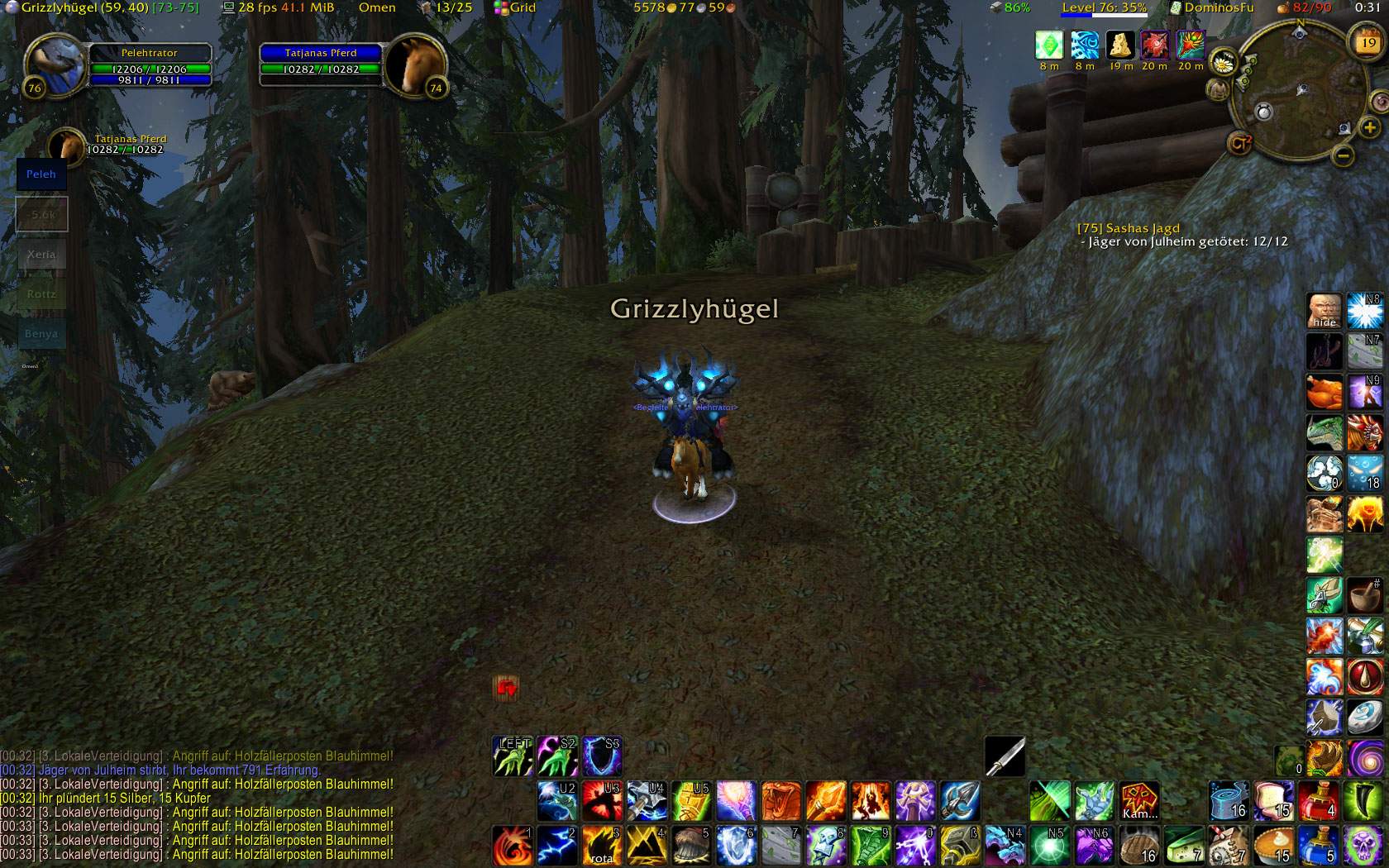This screenshot has height=868, width=1389.
Task: Open the Omen threat meter panel entry
Action: (377, 7)
